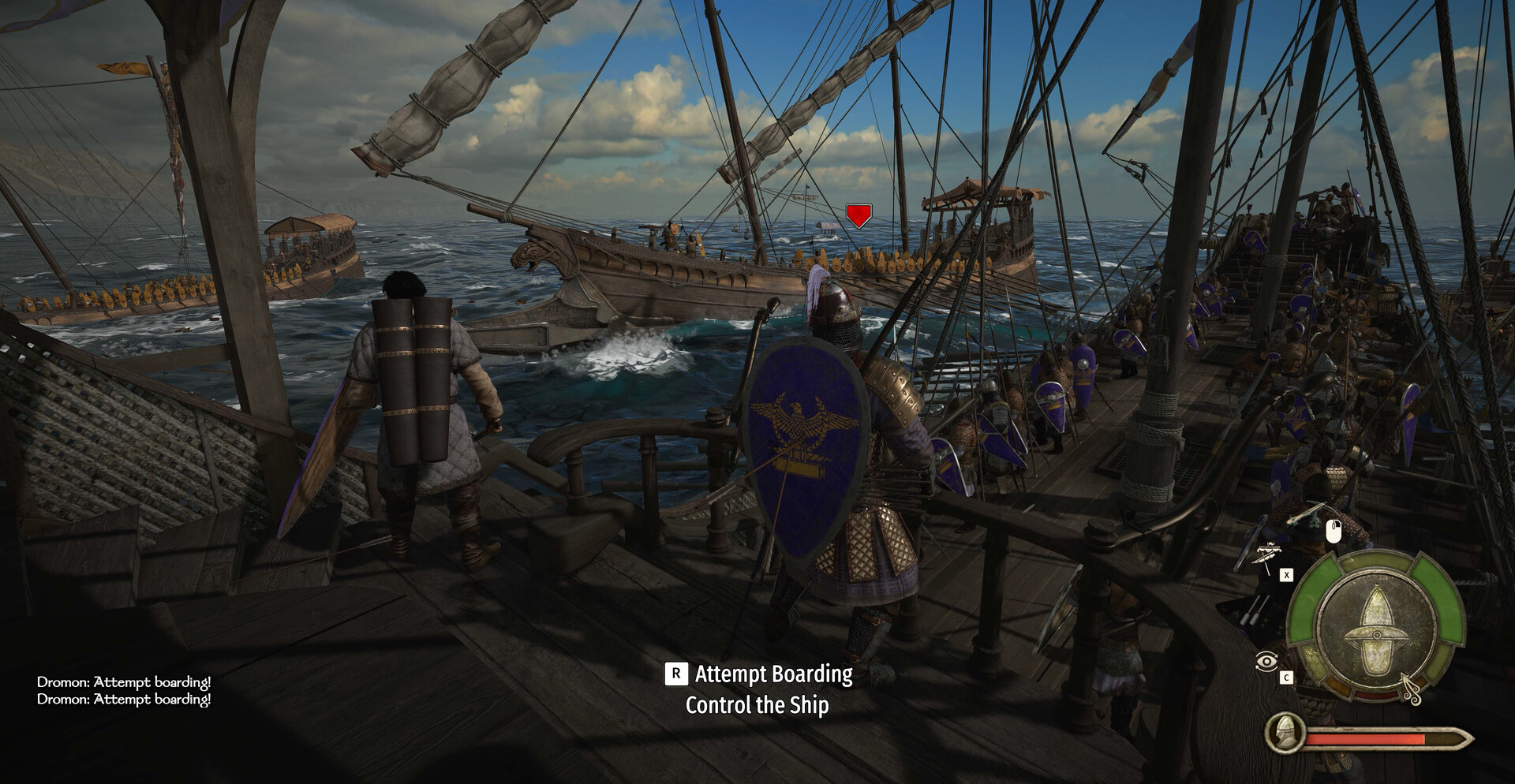Click the wind direction arrow on the dial
This screenshot has height=784, width=1515.
1410,689
